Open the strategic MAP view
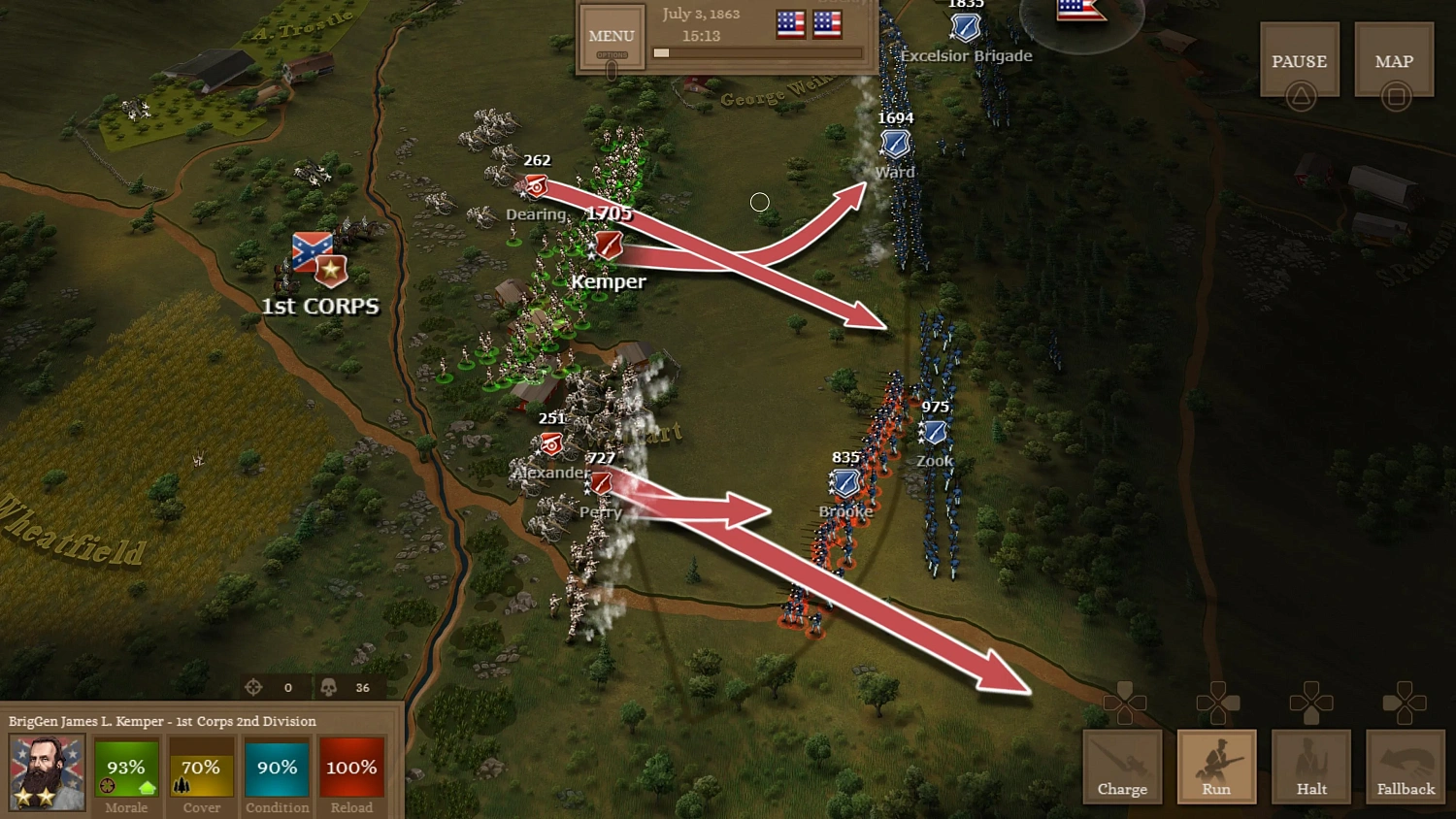Image resolution: width=1456 pixels, height=819 pixels. [x=1394, y=60]
